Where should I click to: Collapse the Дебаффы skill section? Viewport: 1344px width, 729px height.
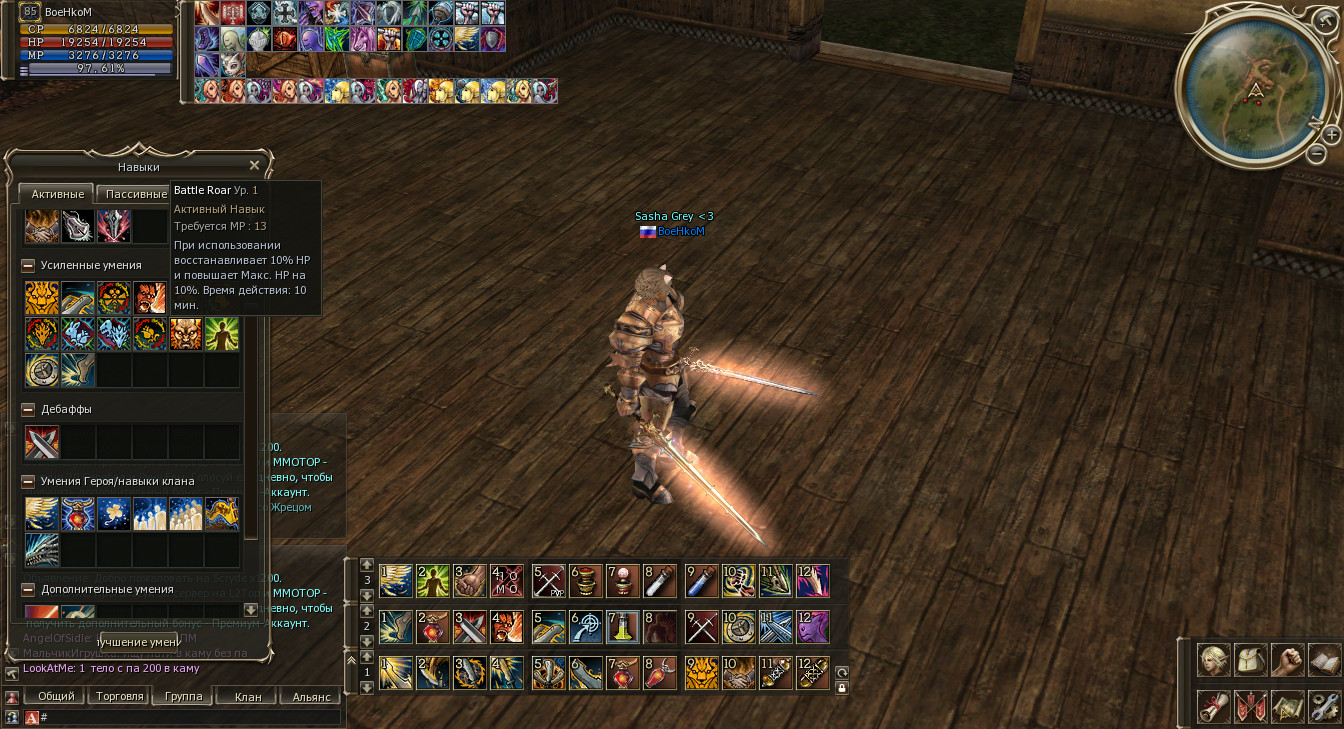[29, 410]
